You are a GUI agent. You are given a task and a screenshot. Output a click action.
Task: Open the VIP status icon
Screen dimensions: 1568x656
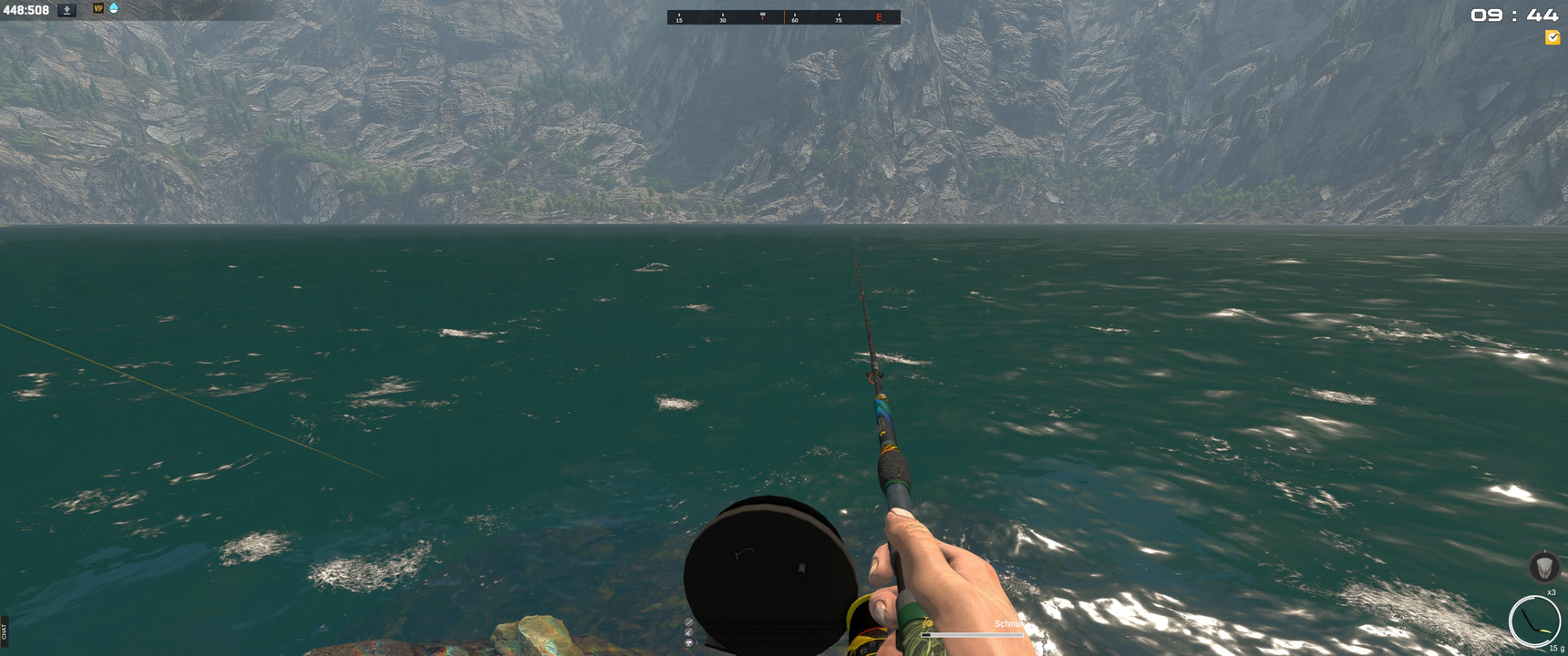pos(98,8)
